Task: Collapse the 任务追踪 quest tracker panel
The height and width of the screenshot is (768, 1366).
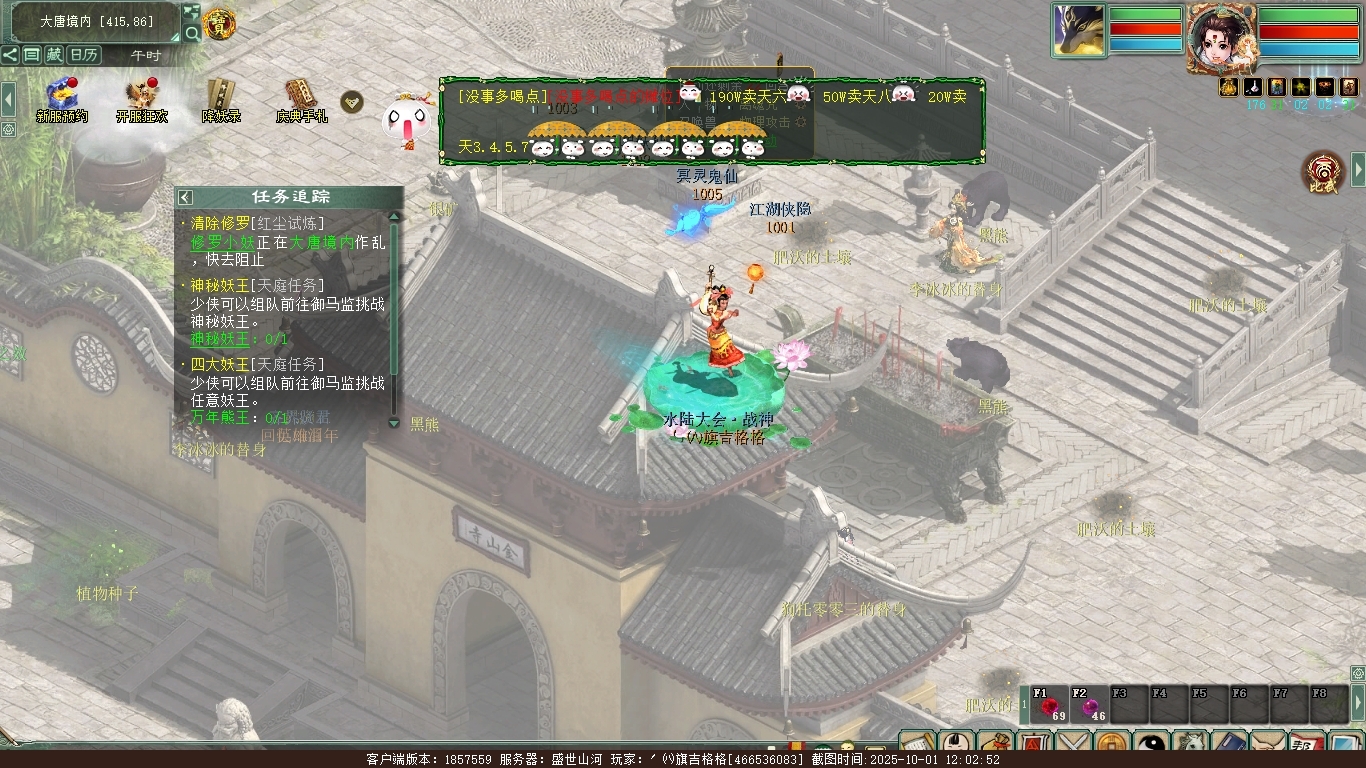Action: [185, 197]
